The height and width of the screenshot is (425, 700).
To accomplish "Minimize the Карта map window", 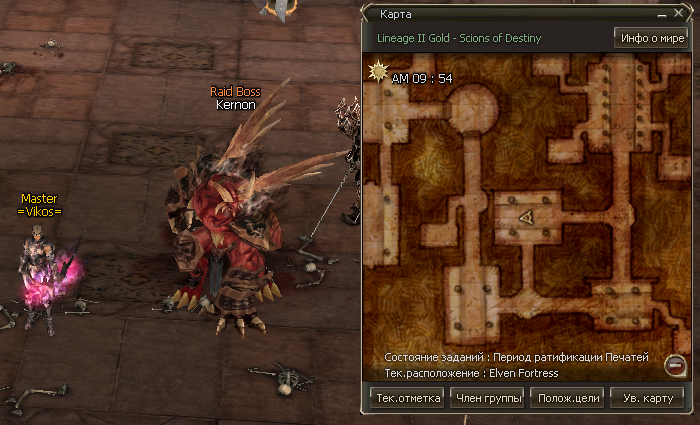I will [x=662, y=16].
